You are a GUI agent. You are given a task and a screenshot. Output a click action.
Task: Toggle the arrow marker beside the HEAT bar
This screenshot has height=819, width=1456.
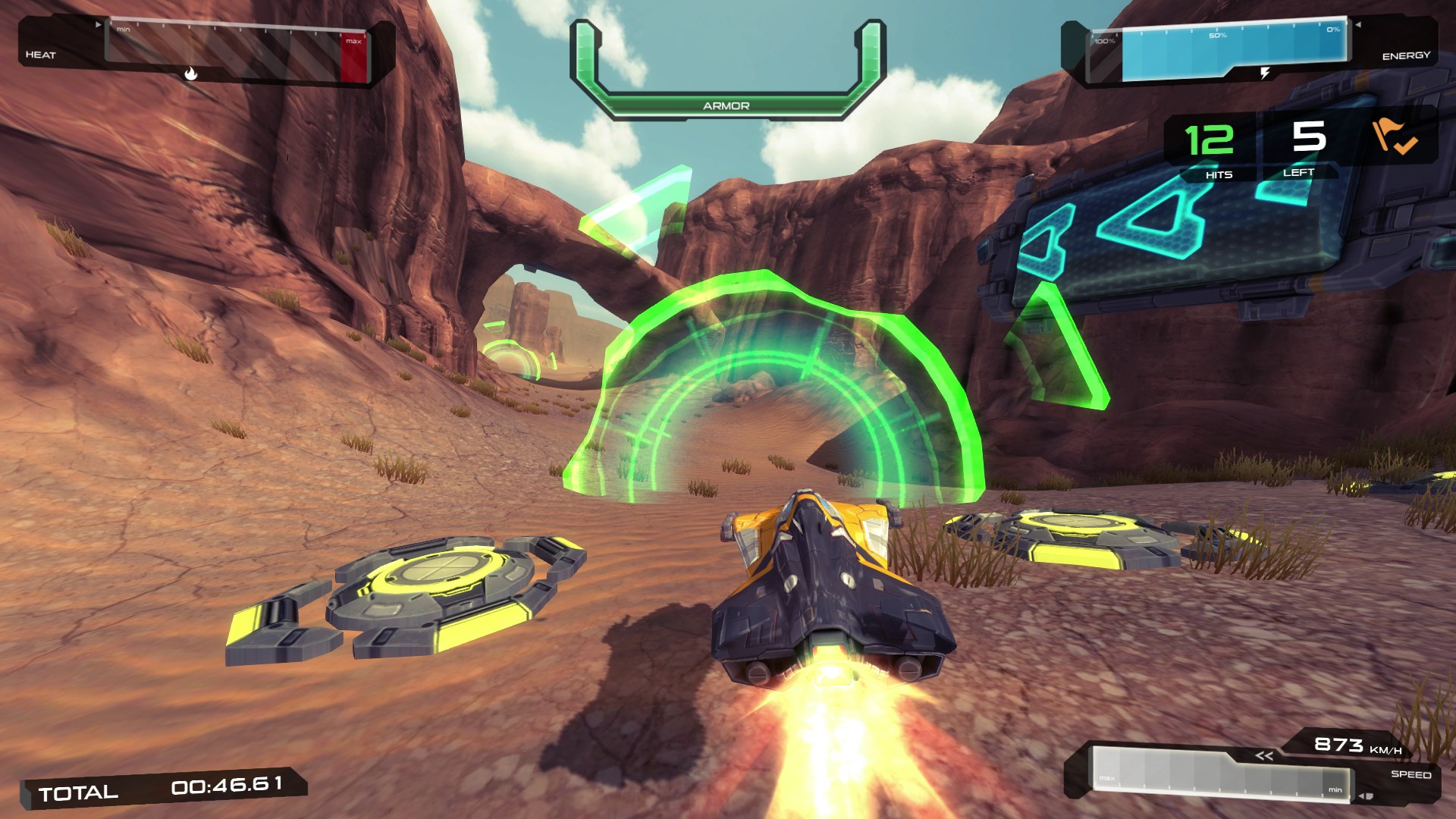pos(99,24)
